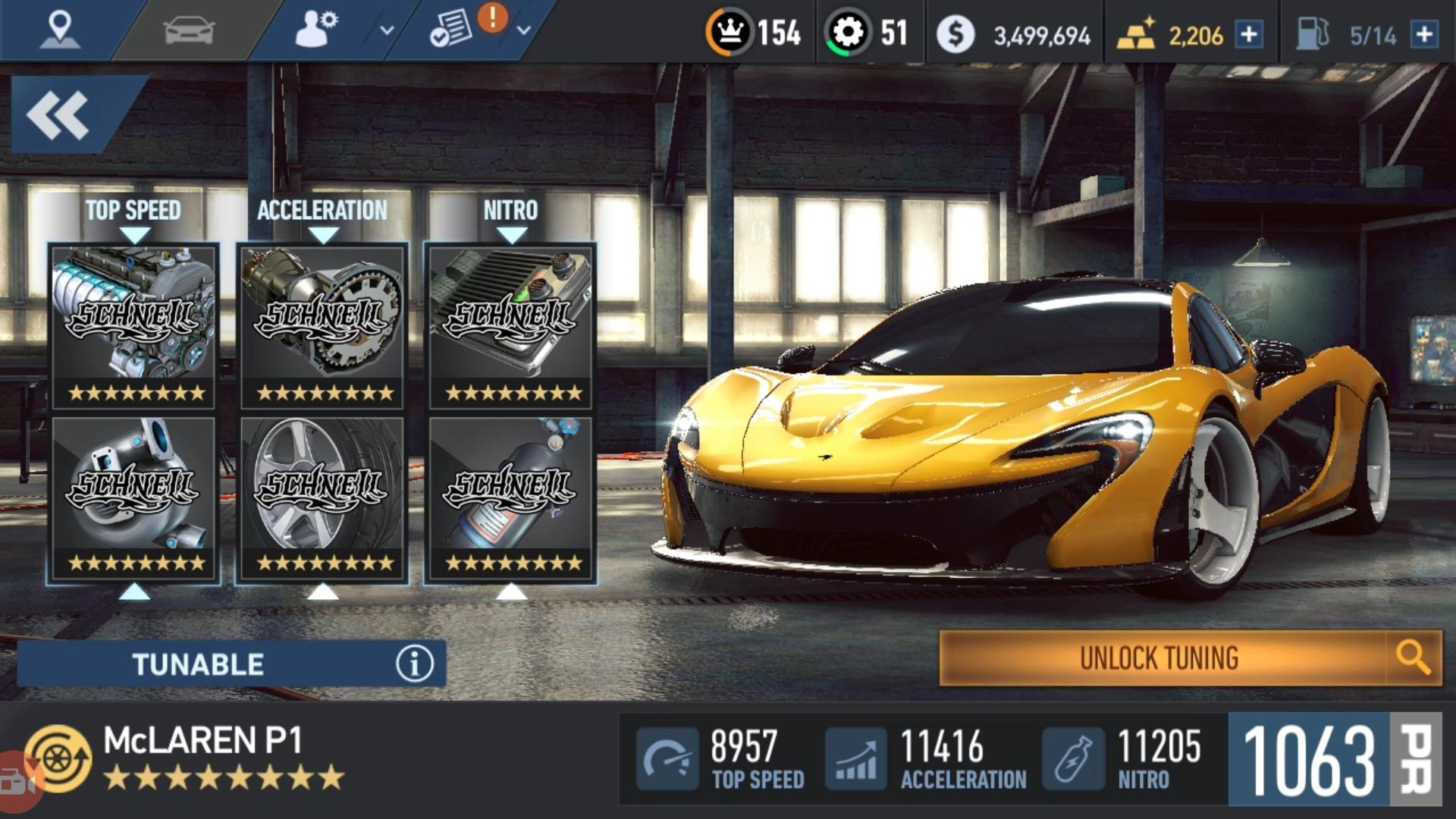Add more gold bars
The width and height of the screenshot is (1456, 819).
(1249, 34)
